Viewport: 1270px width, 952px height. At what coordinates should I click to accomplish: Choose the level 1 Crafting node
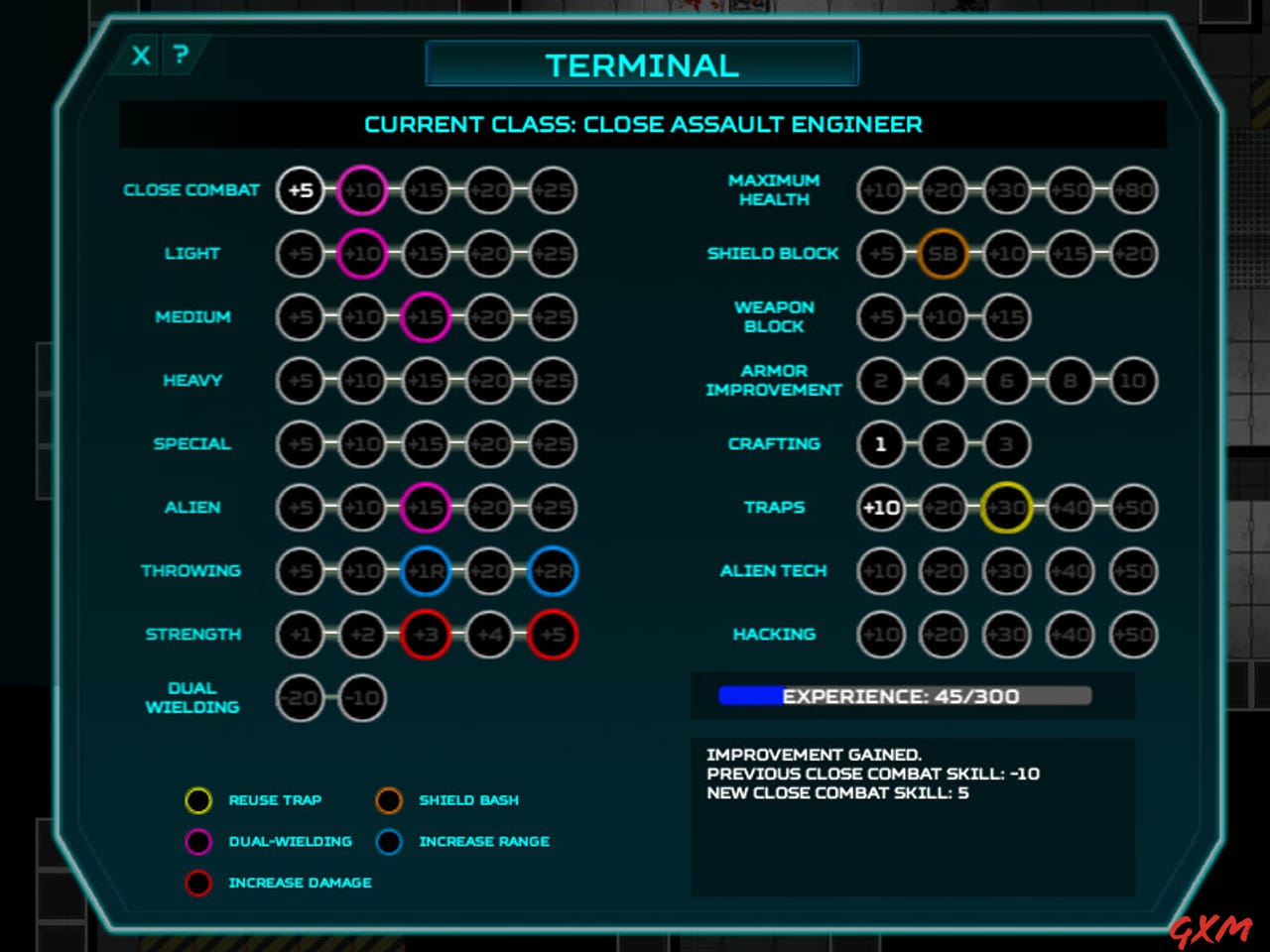(x=881, y=445)
